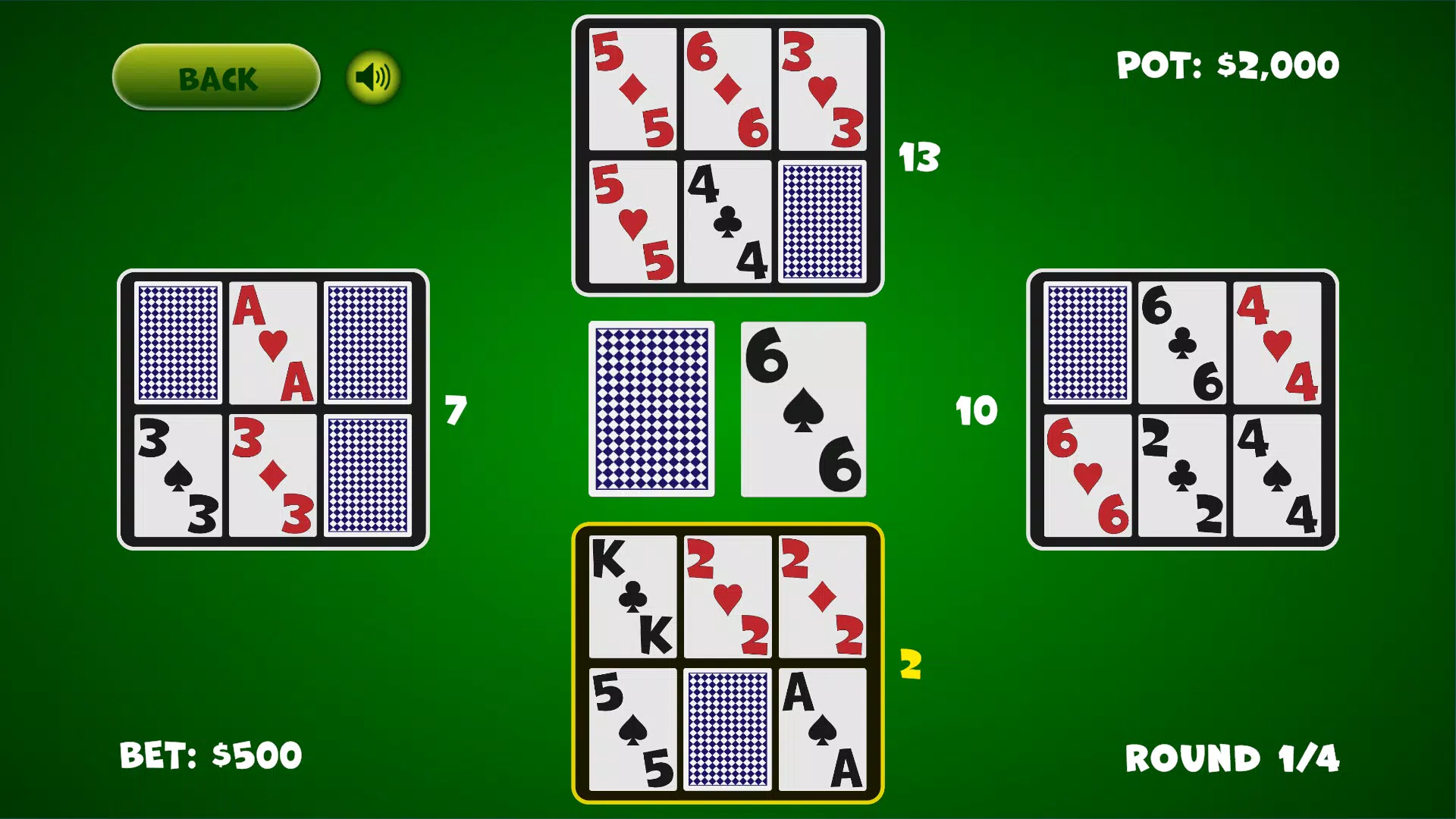Mute the game sound via speaker icon
Screen dimensions: 1456x819
click(x=372, y=77)
